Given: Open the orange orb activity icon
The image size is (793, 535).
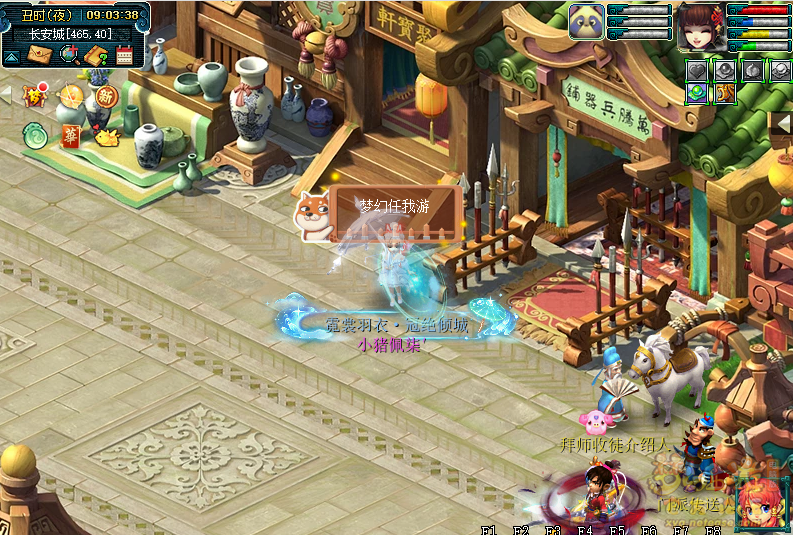Looking at the screenshot, I should tap(70, 96).
